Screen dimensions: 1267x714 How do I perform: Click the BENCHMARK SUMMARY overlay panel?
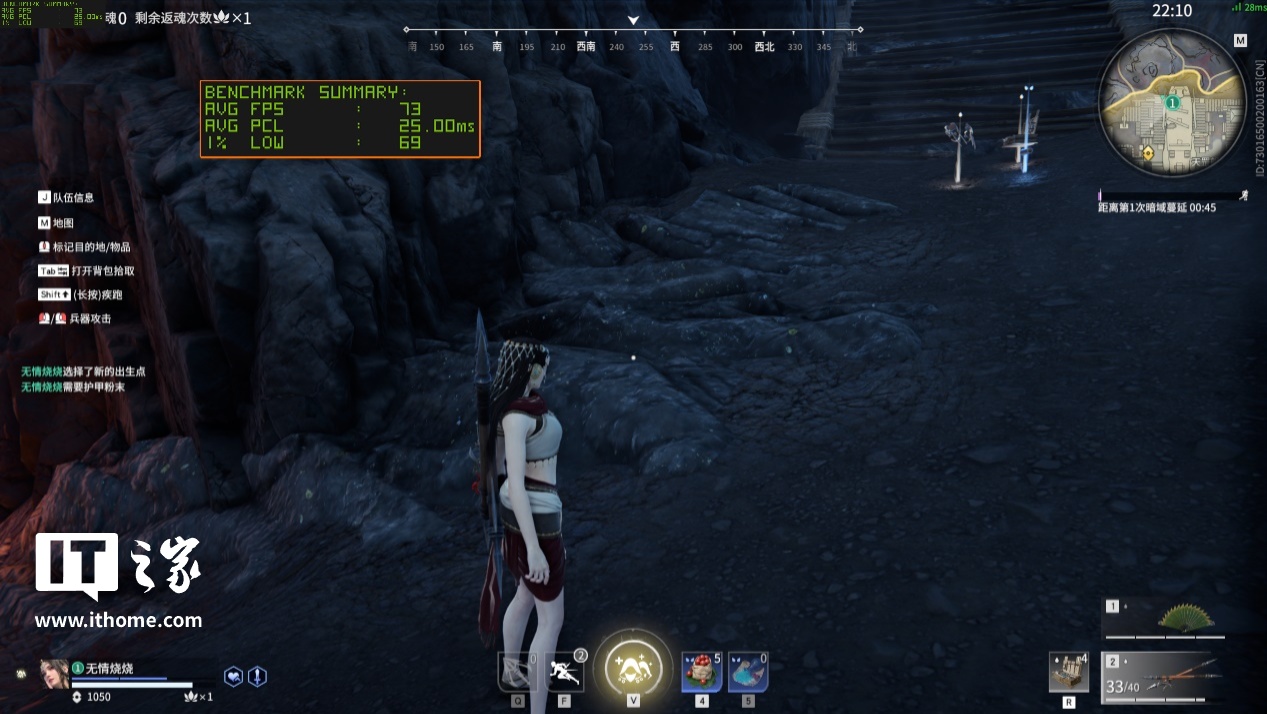(x=340, y=118)
